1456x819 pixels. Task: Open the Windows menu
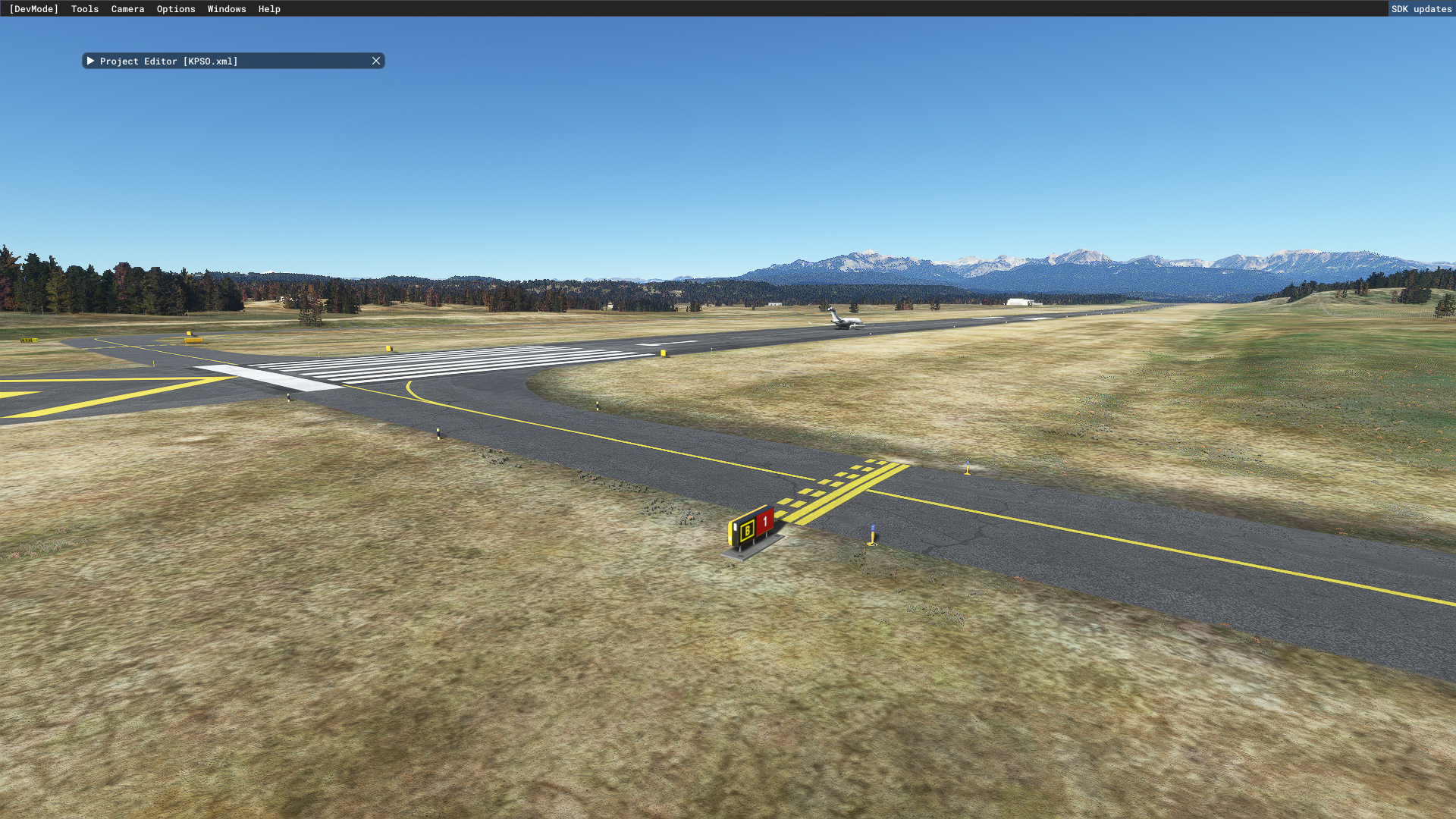point(227,9)
